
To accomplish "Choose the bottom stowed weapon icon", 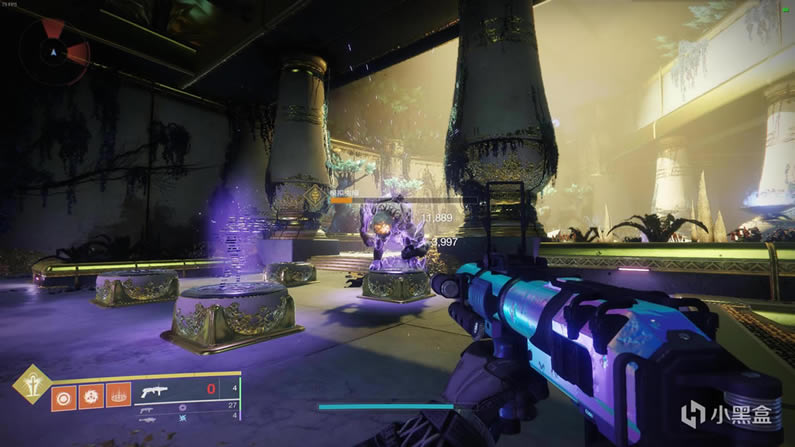I will [150, 420].
